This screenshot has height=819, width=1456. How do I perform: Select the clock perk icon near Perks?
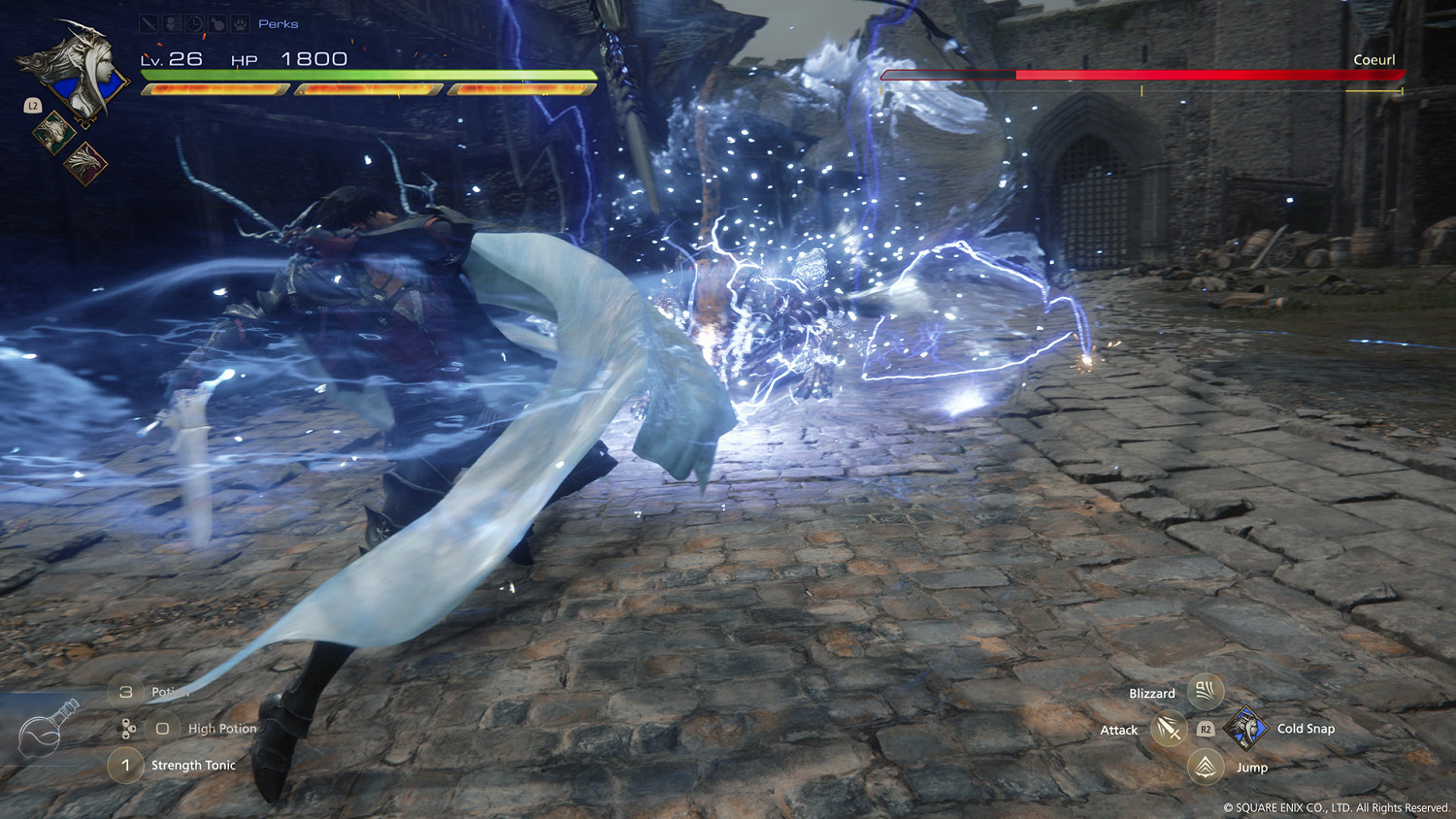pyautogui.click(x=192, y=23)
